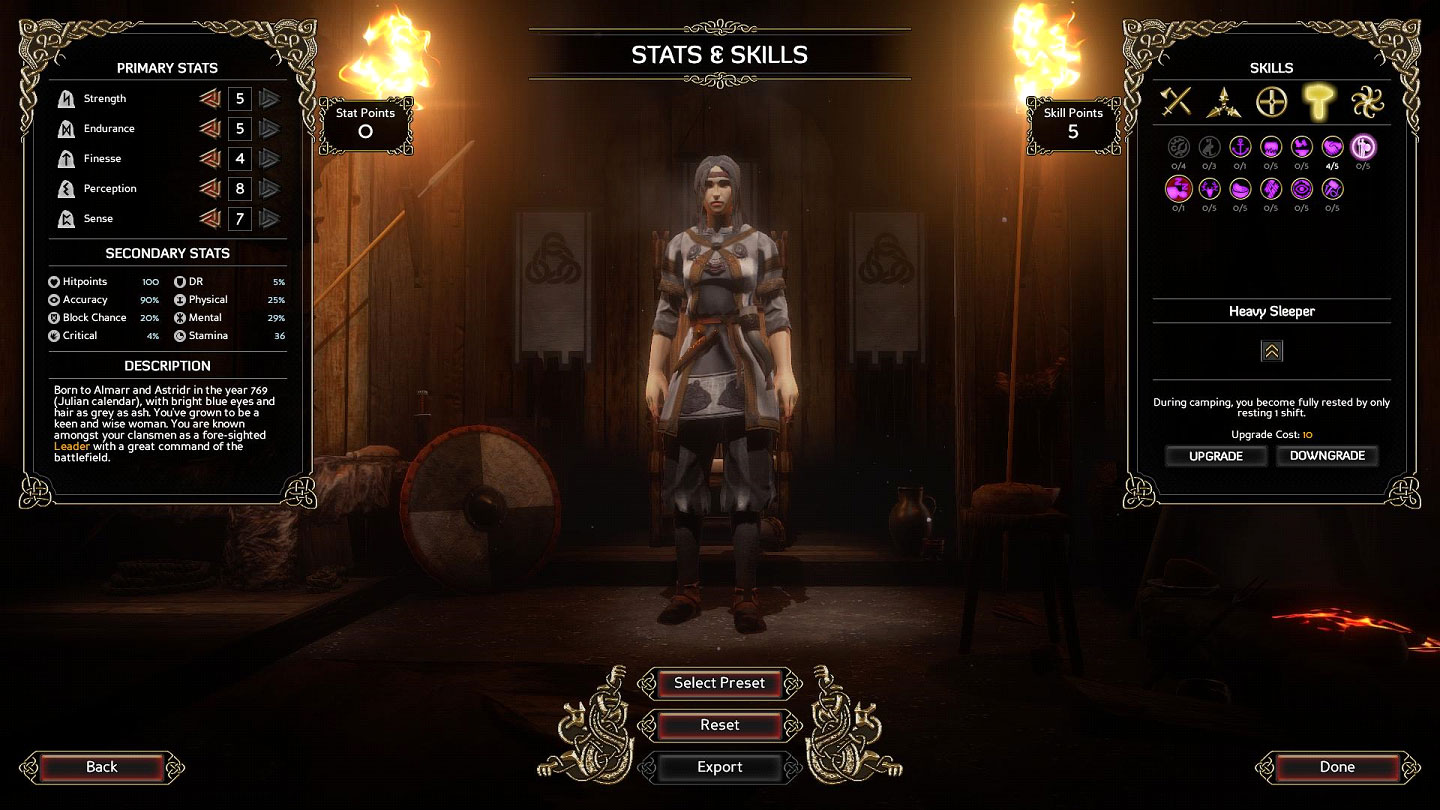The width and height of the screenshot is (1440, 810).
Task: Choose the handshake skill icon
Action: coord(1333,147)
